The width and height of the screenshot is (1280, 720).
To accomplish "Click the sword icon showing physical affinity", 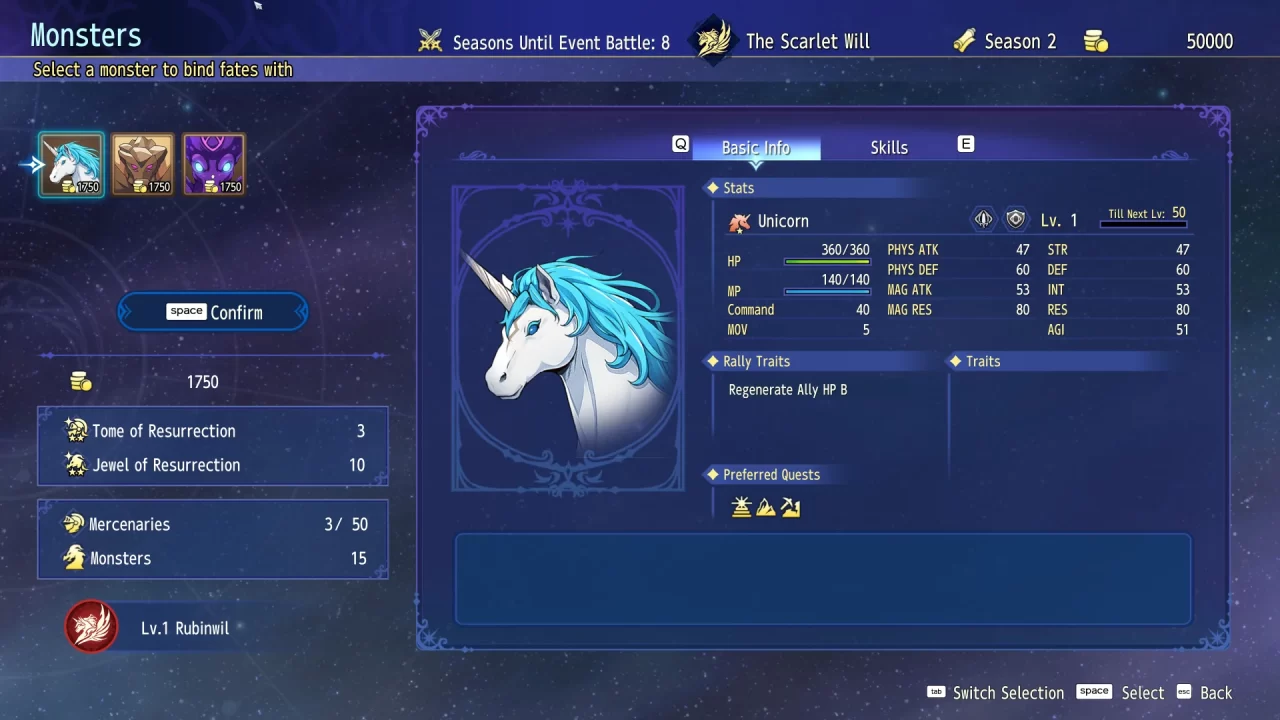I will pyautogui.click(x=982, y=218).
